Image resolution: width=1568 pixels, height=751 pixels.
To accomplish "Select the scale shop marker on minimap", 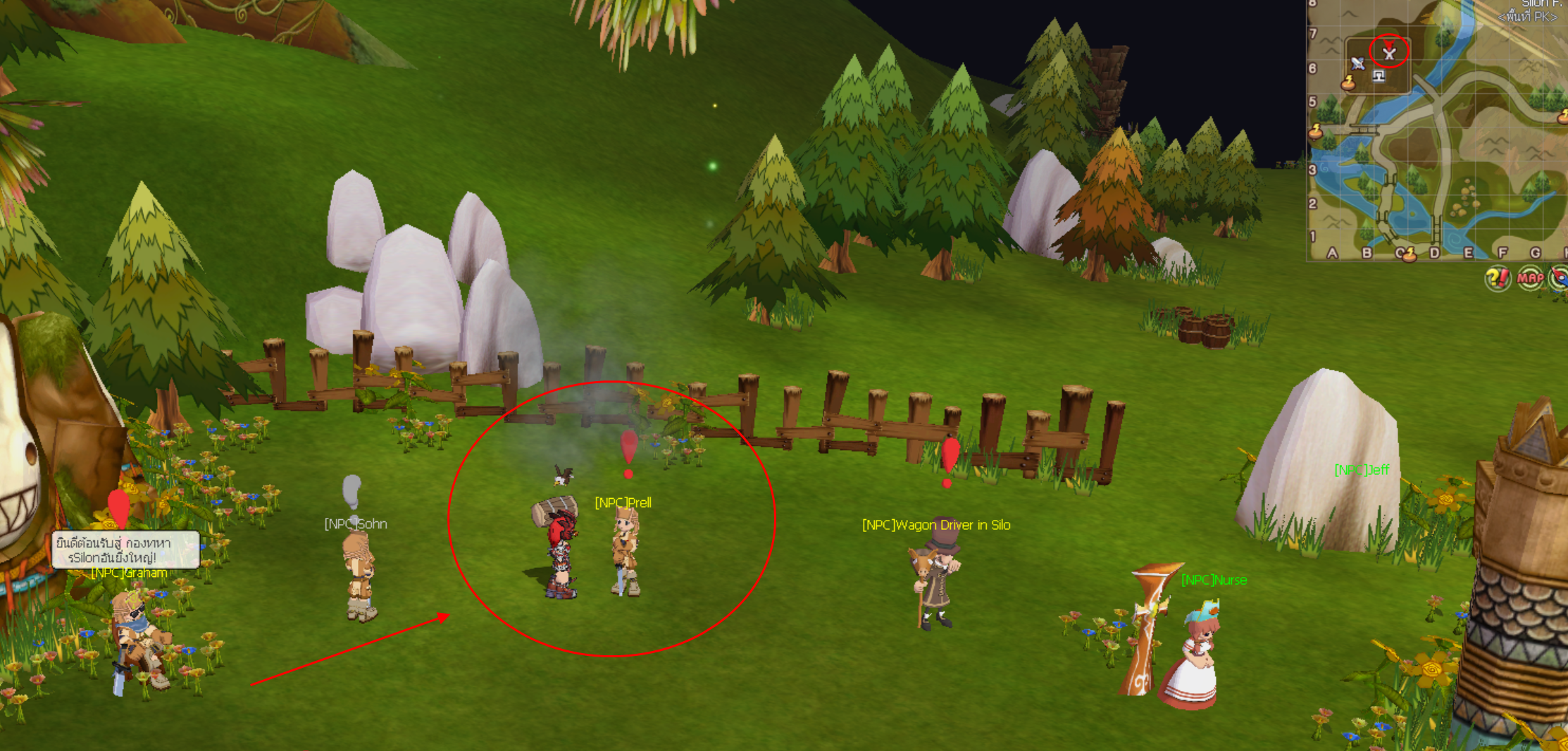I will (1379, 75).
